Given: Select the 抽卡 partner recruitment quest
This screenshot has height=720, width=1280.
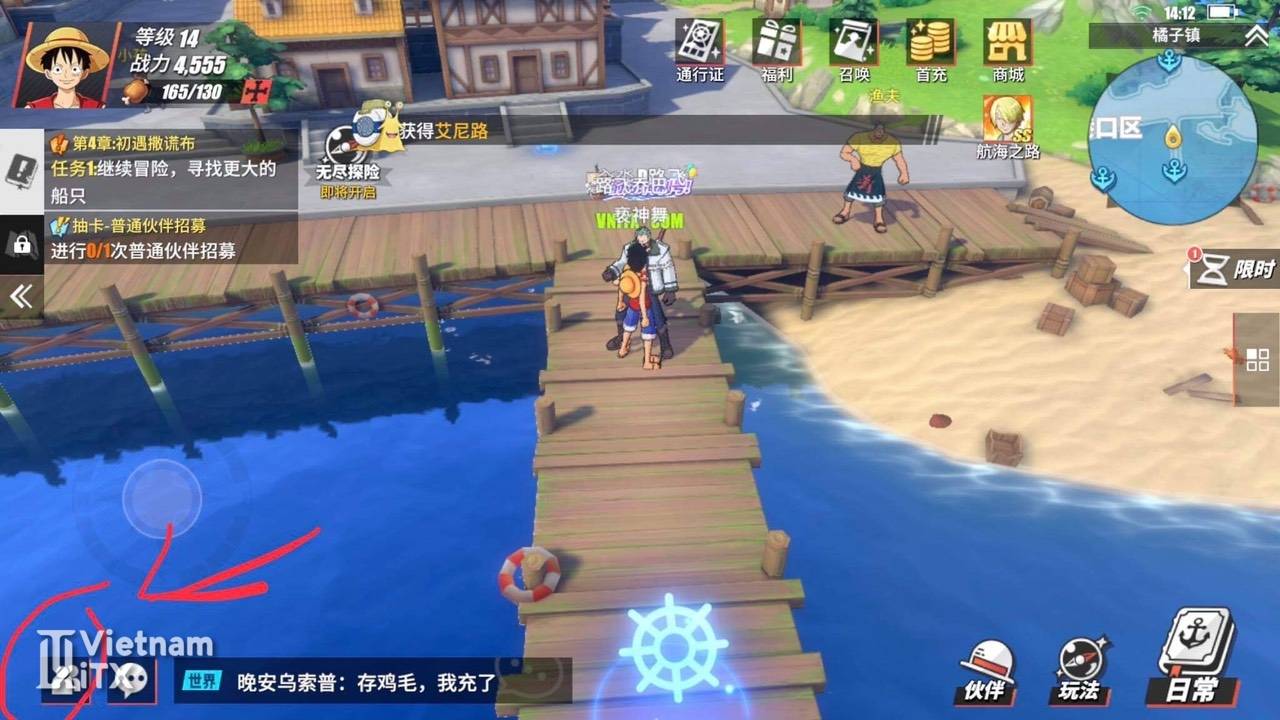Looking at the screenshot, I should pos(170,239).
